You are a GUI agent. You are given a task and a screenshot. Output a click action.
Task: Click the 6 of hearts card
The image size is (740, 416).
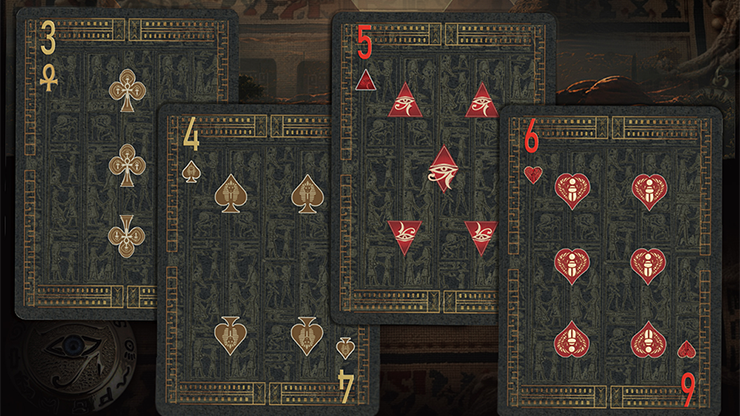610,260
